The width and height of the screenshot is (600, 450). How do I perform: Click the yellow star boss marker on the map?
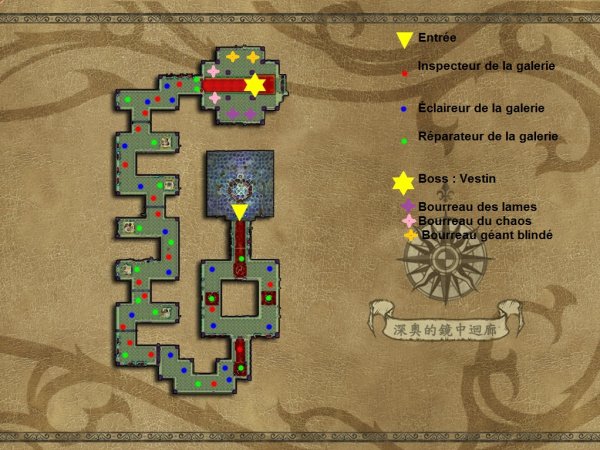(x=254, y=85)
